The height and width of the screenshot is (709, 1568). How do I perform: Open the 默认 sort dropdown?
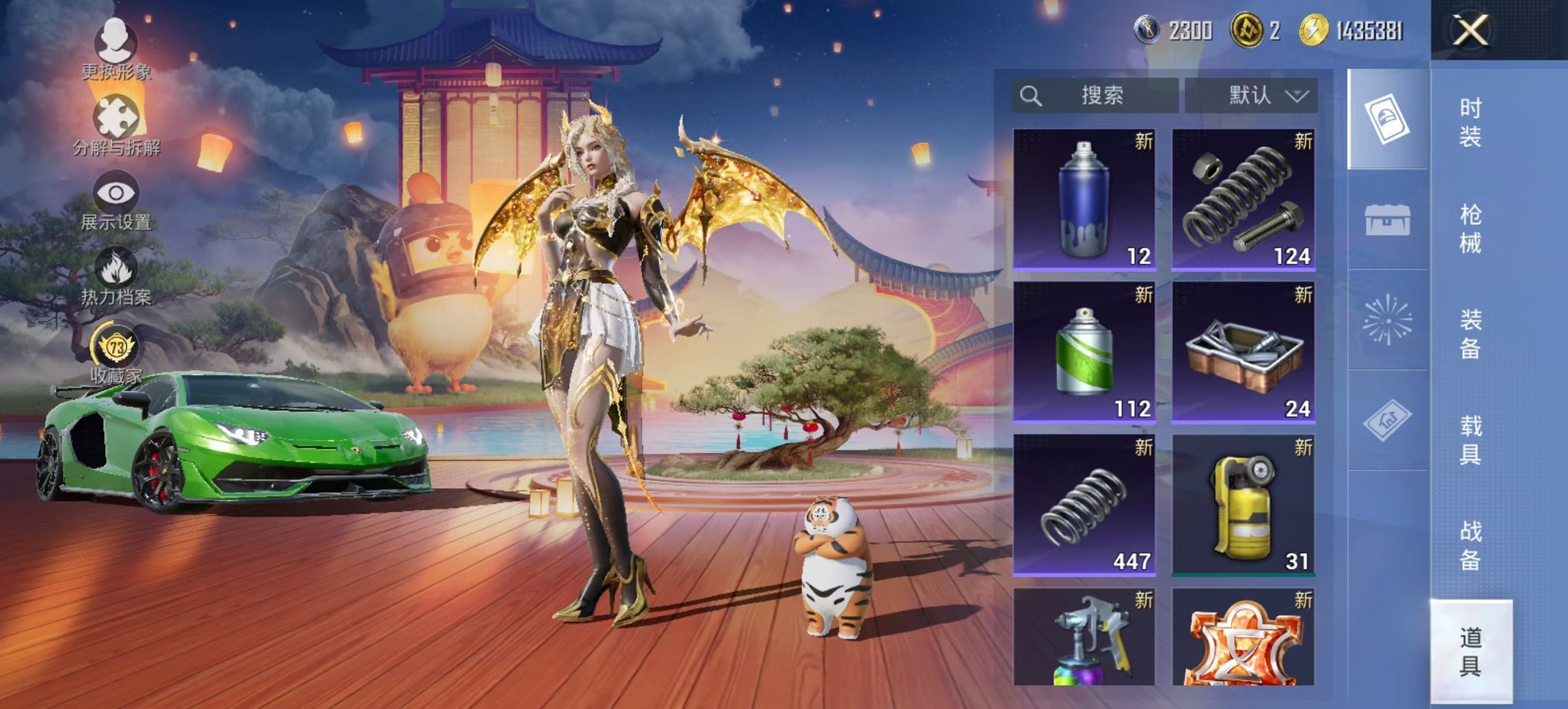1251,96
